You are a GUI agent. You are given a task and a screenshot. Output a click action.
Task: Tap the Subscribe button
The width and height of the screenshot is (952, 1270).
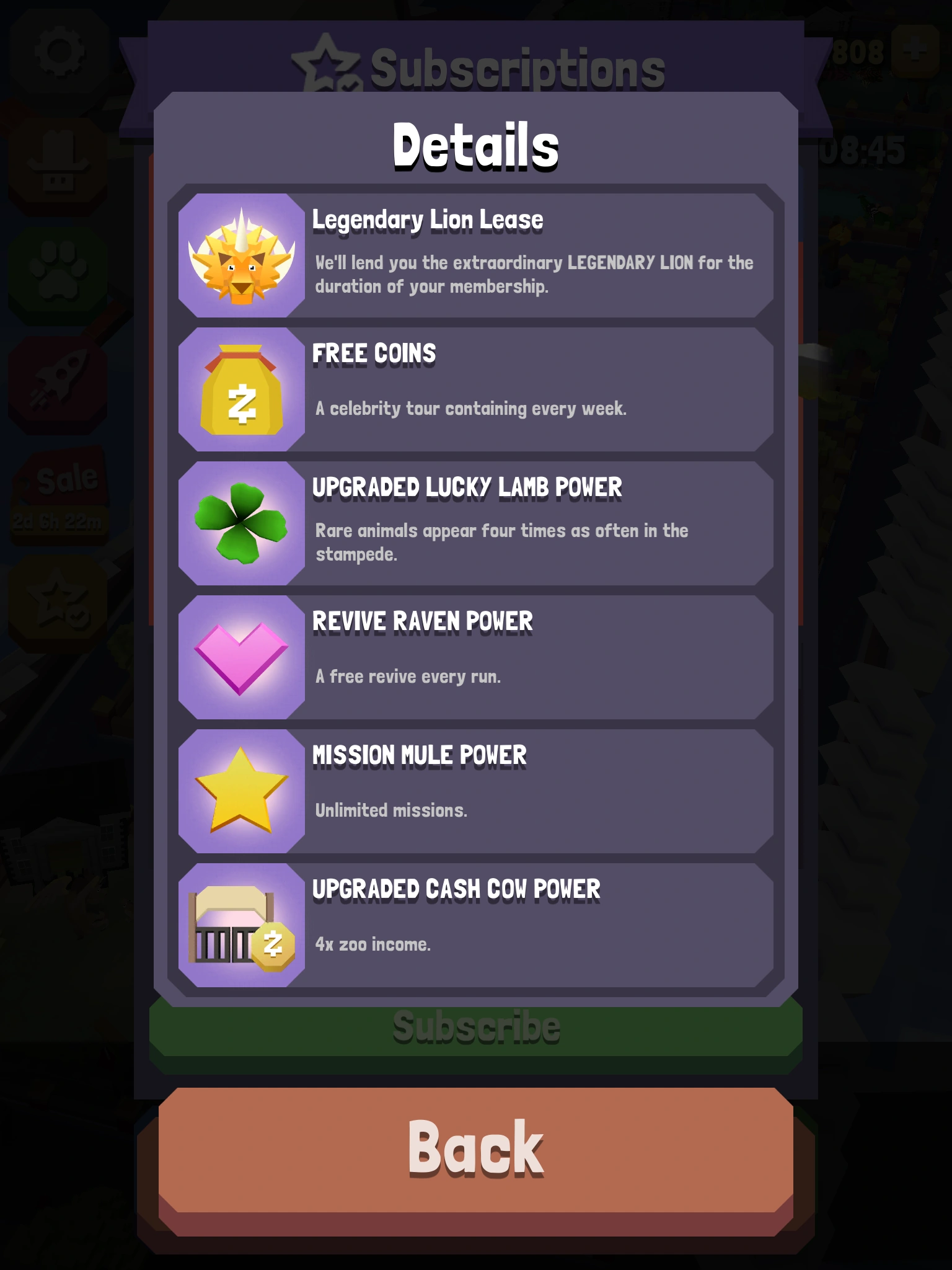click(476, 1027)
